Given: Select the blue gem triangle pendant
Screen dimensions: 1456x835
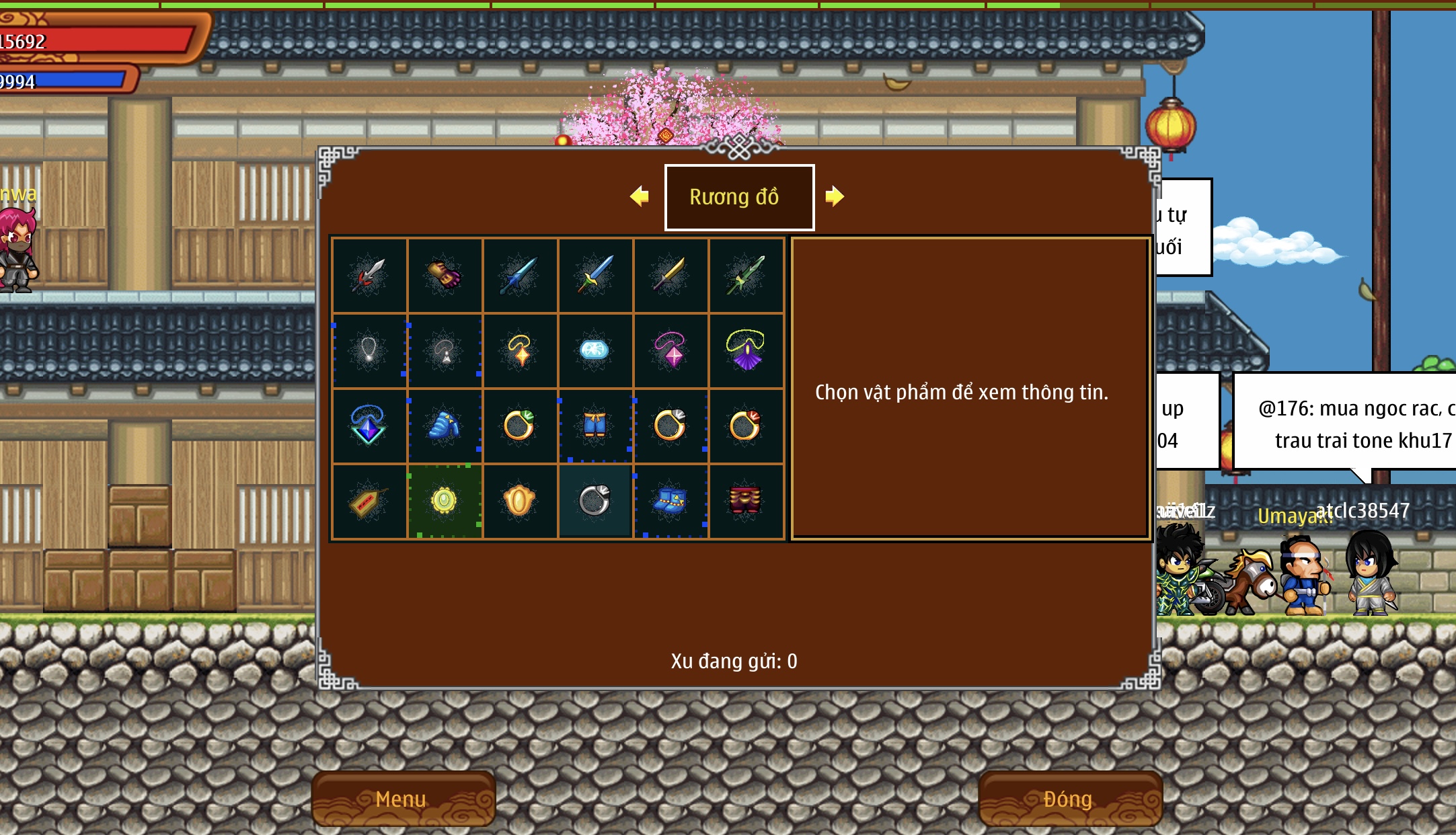Looking at the screenshot, I should [369, 426].
